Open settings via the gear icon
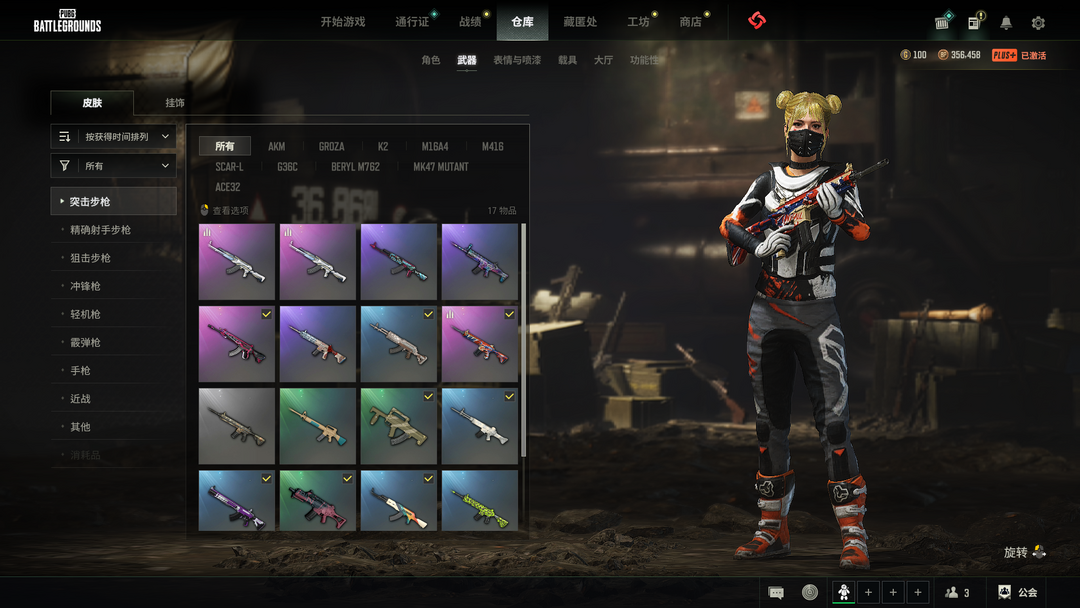This screenshot has width=1080, height=608. click(1038, 23)
